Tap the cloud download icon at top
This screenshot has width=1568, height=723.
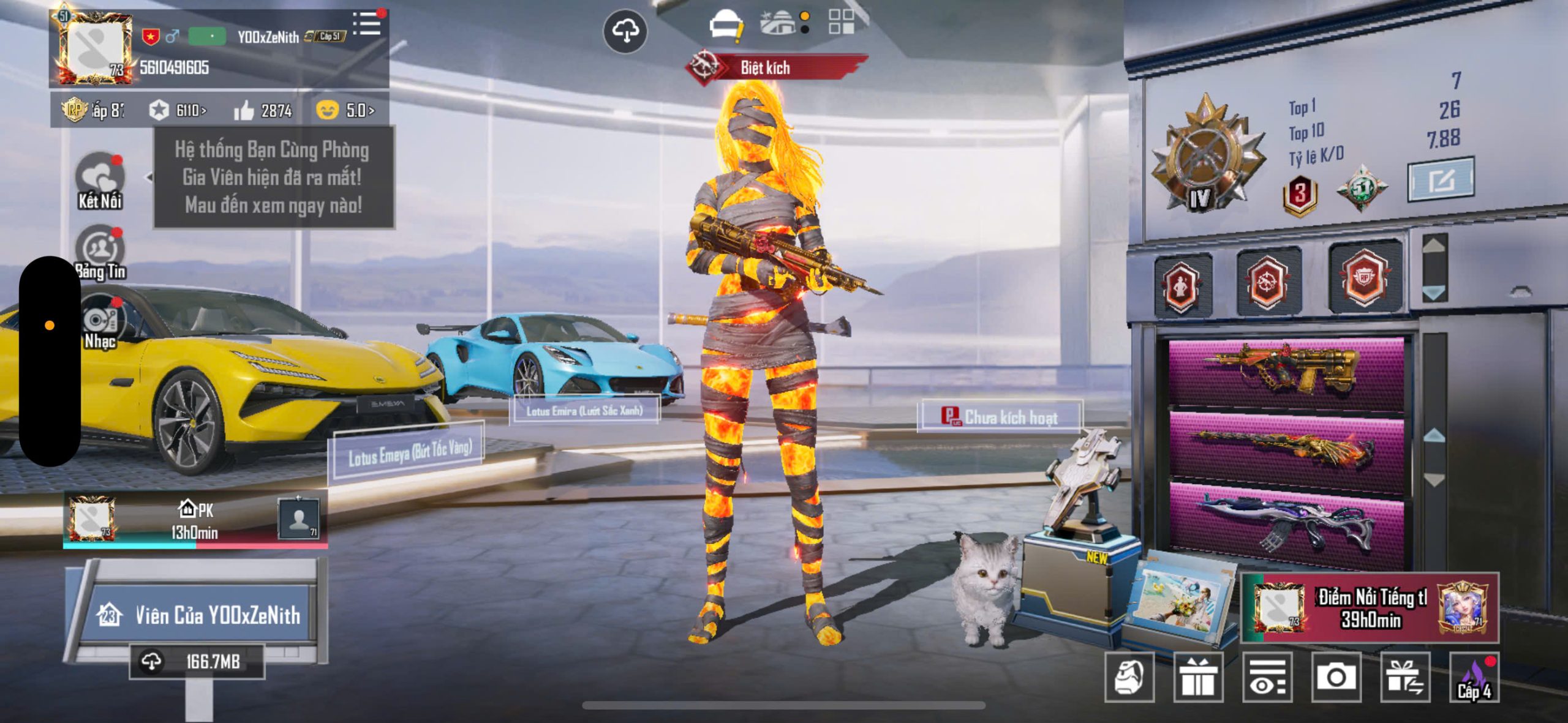[625, 31]
